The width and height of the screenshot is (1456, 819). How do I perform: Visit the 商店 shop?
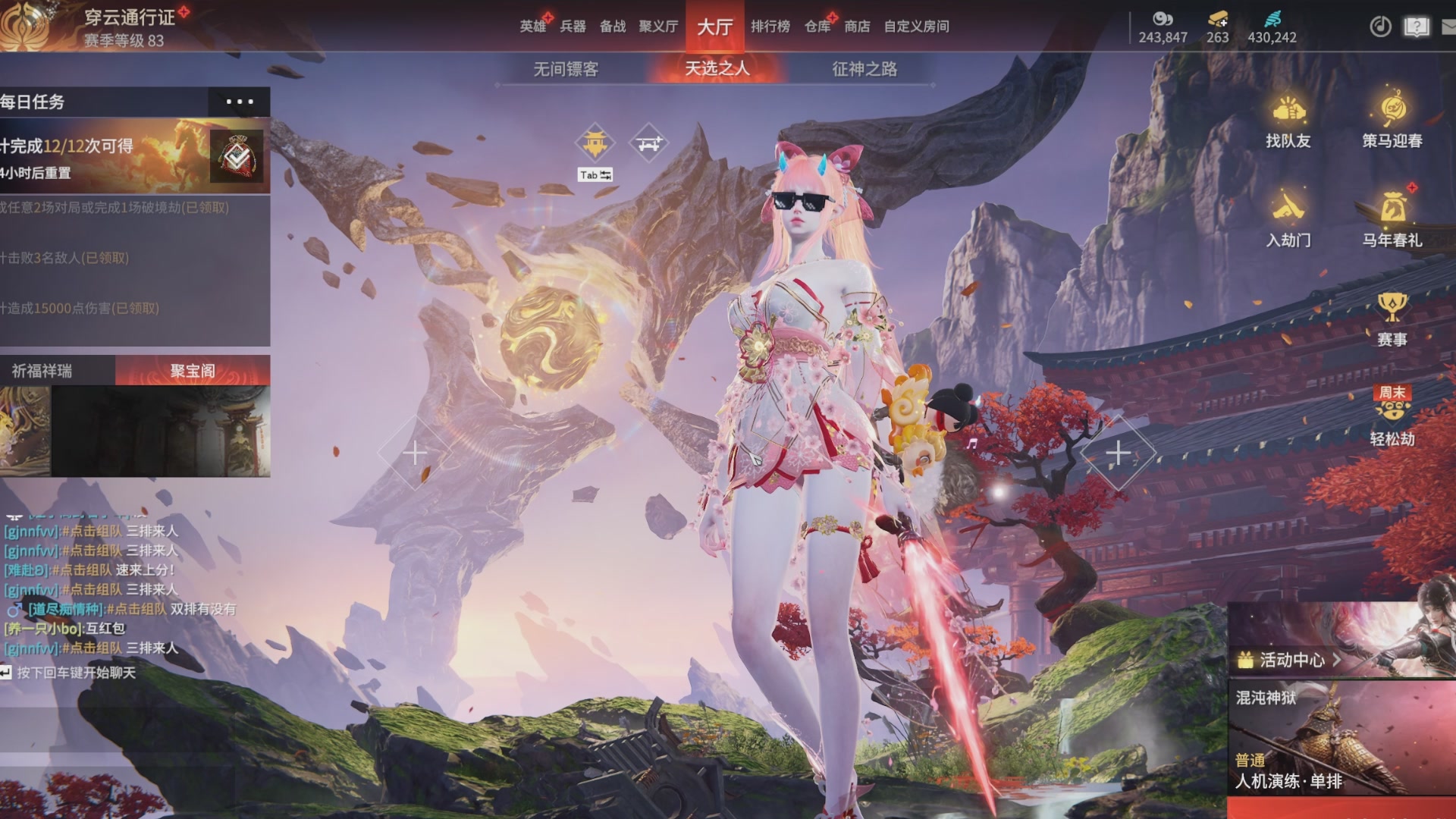click(857, 27)
